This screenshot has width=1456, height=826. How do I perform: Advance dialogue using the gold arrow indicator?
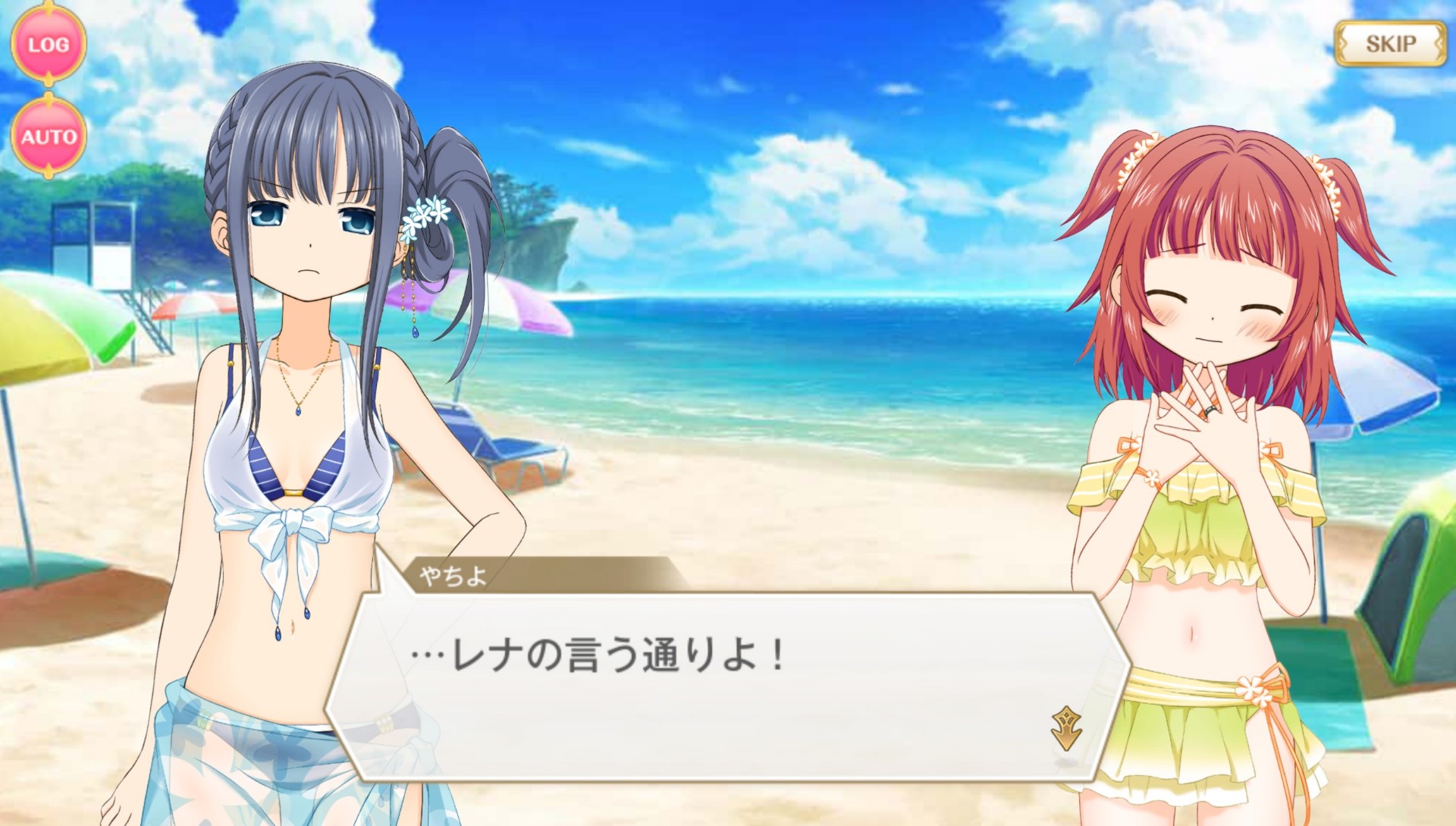point(1066,728)
